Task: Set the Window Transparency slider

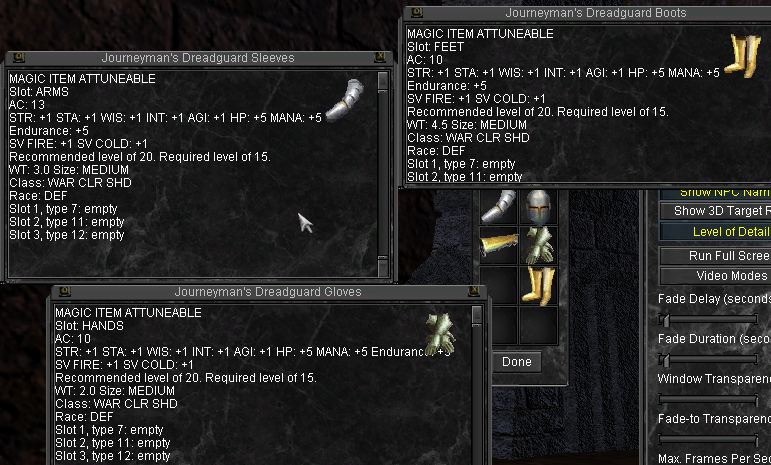Action: 710,400
